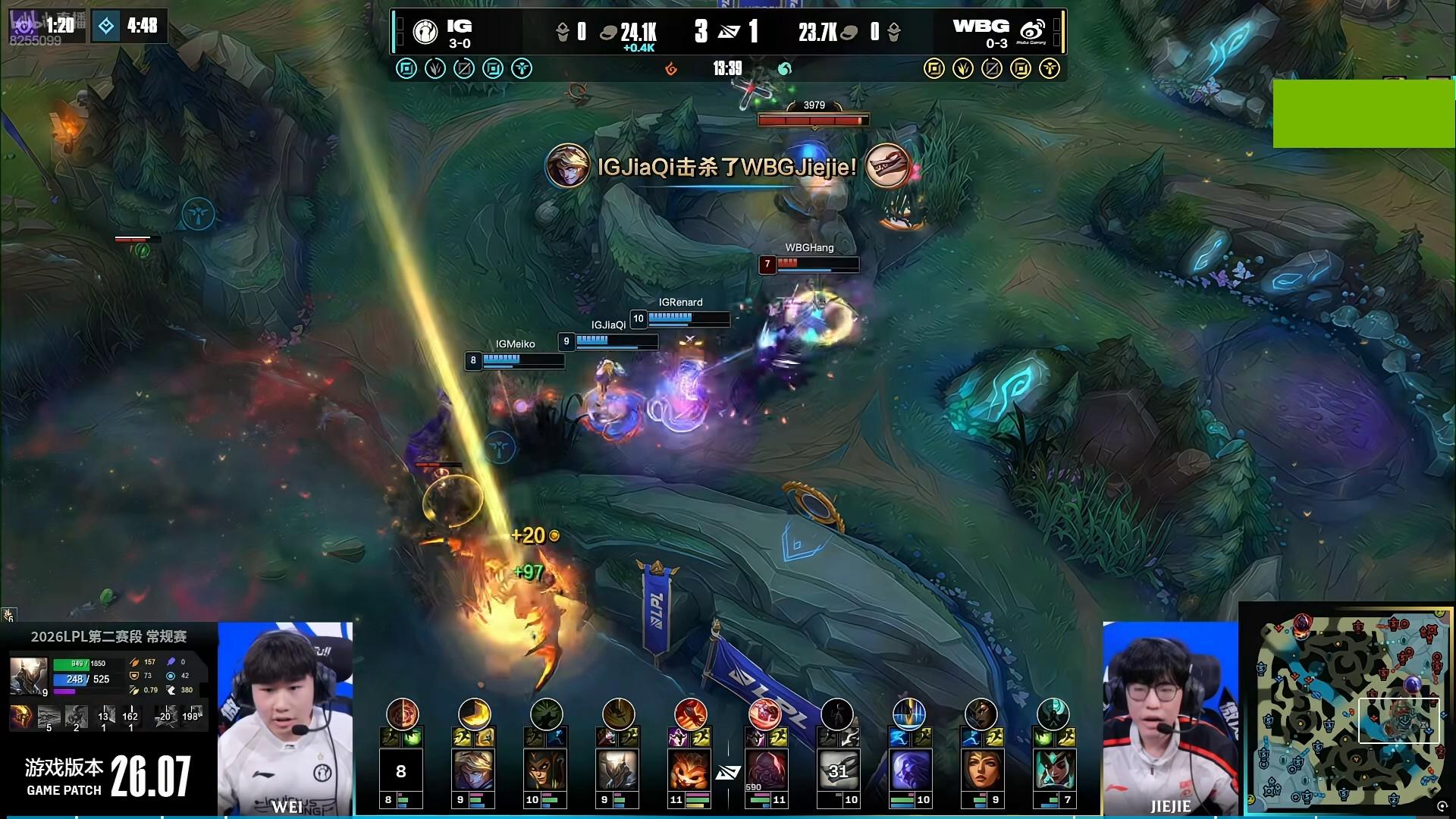Screen dimensions: 1456x819
Task: Choose the dead champion portrait showing 31
Action: [837, 769]
